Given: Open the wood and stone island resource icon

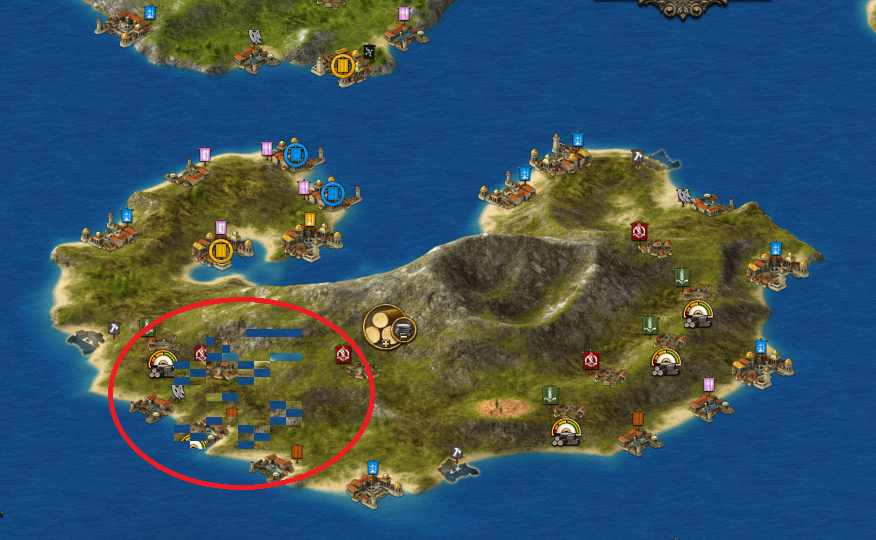Looking at the screenshot, I should coord(388,325).
